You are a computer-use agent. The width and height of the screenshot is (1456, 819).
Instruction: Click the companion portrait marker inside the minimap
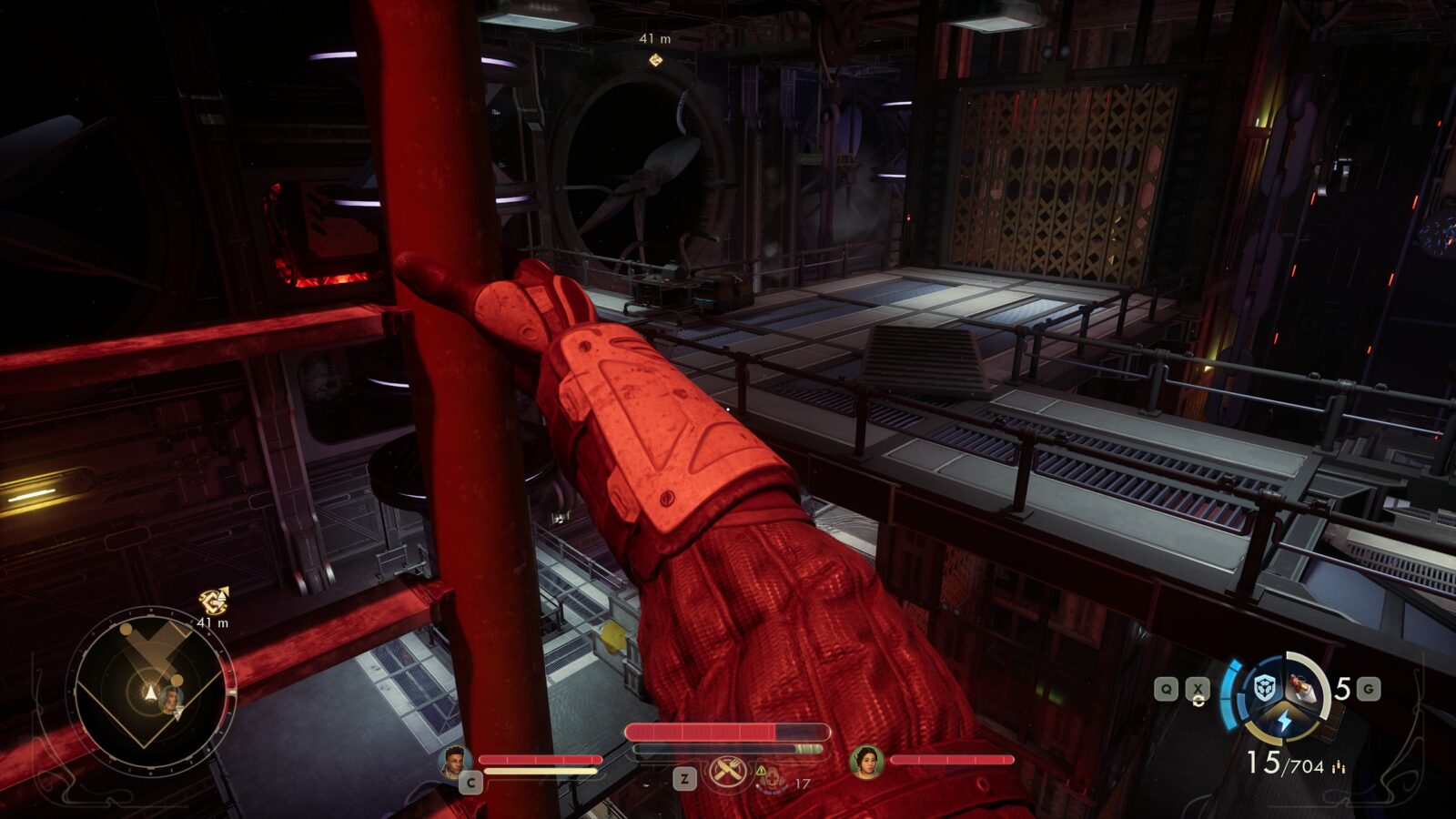pos(170,700)
